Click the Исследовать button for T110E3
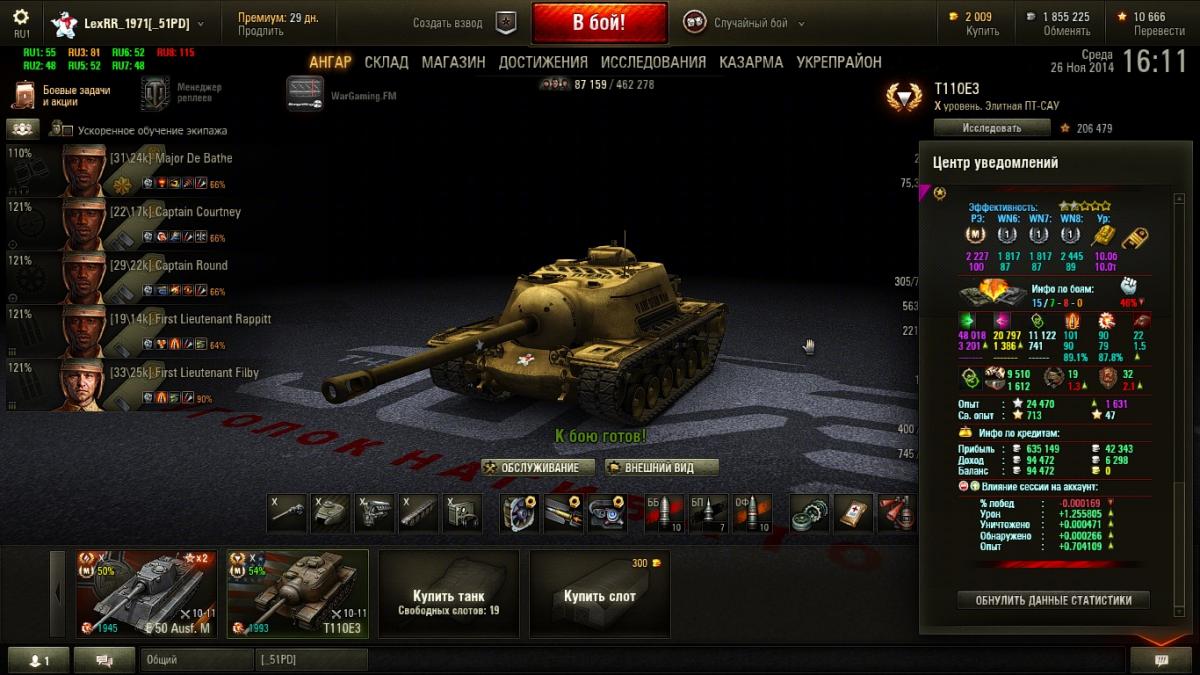1200x675 pixels. (x=991, y=128)
